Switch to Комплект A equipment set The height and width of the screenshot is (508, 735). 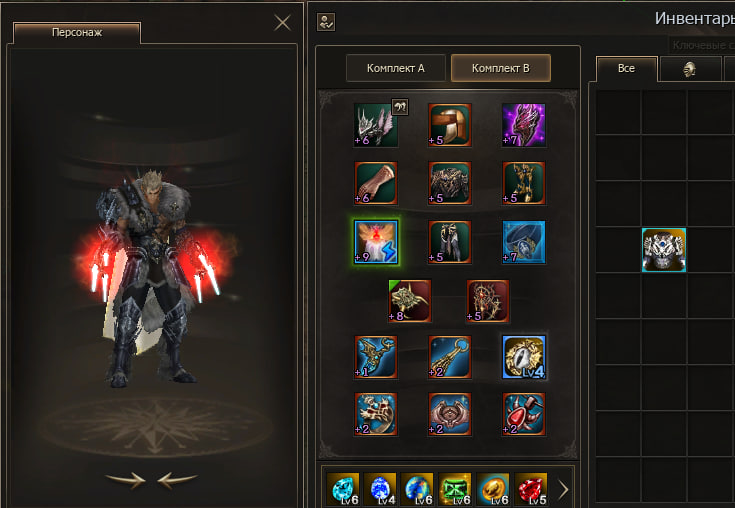[396, 68]
